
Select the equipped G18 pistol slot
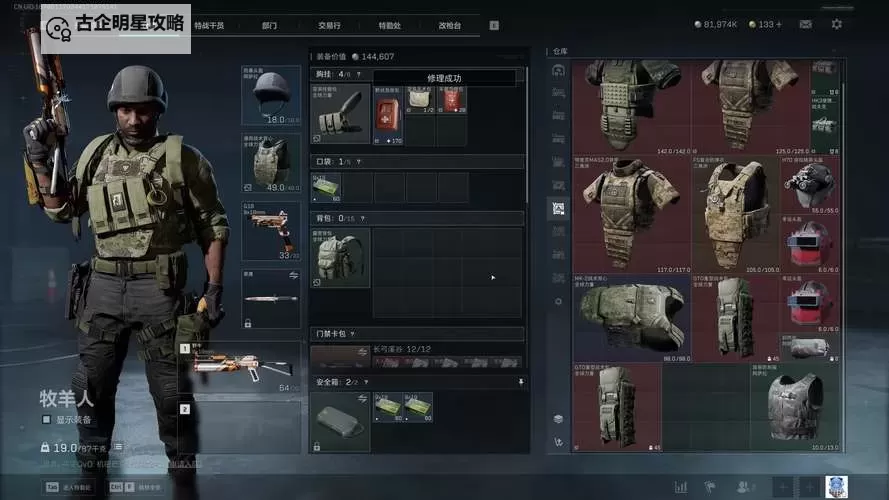tap(270, 230)
